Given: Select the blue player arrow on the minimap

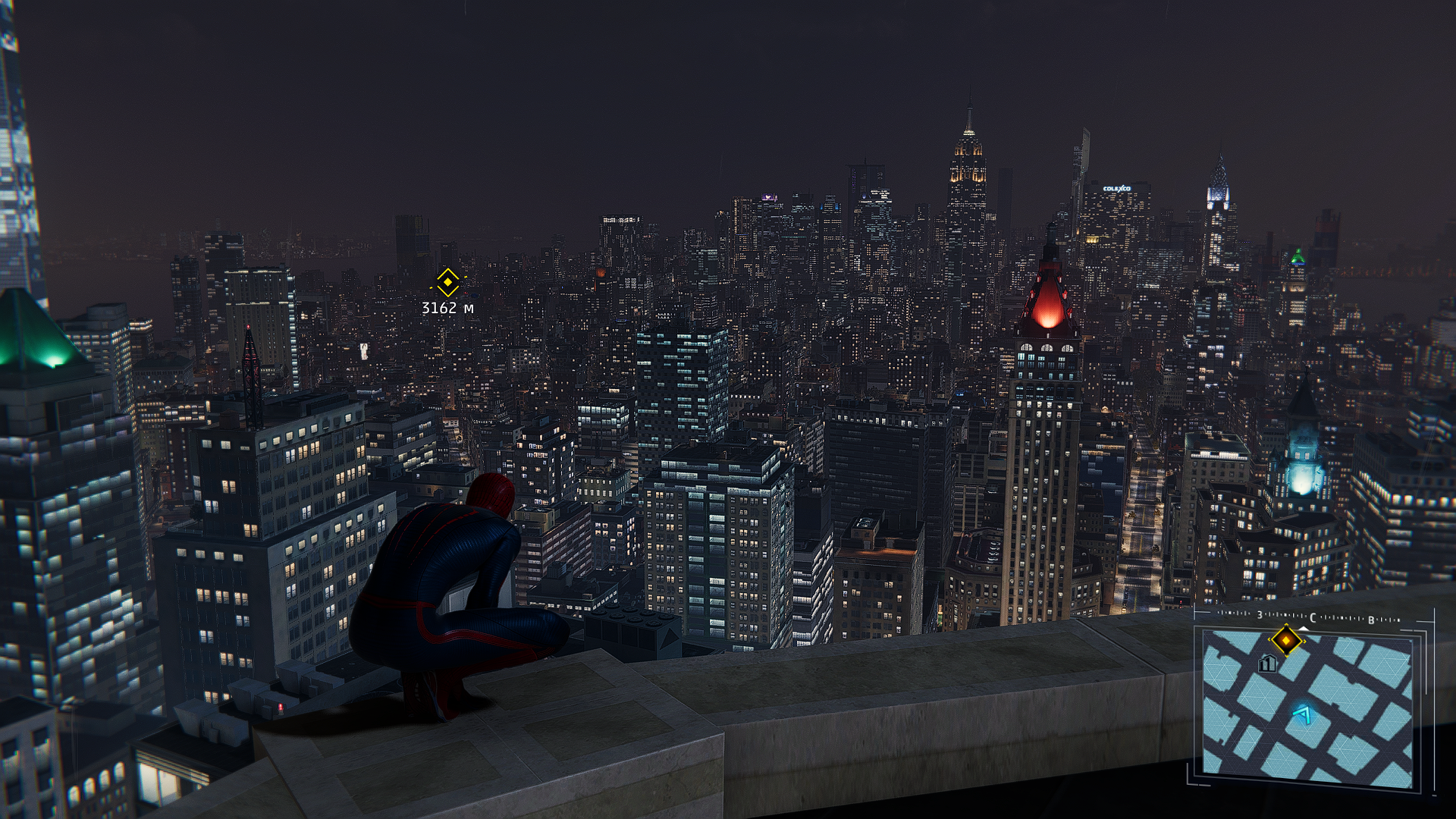Looking at the screenshot, I should click(1303, 714).
